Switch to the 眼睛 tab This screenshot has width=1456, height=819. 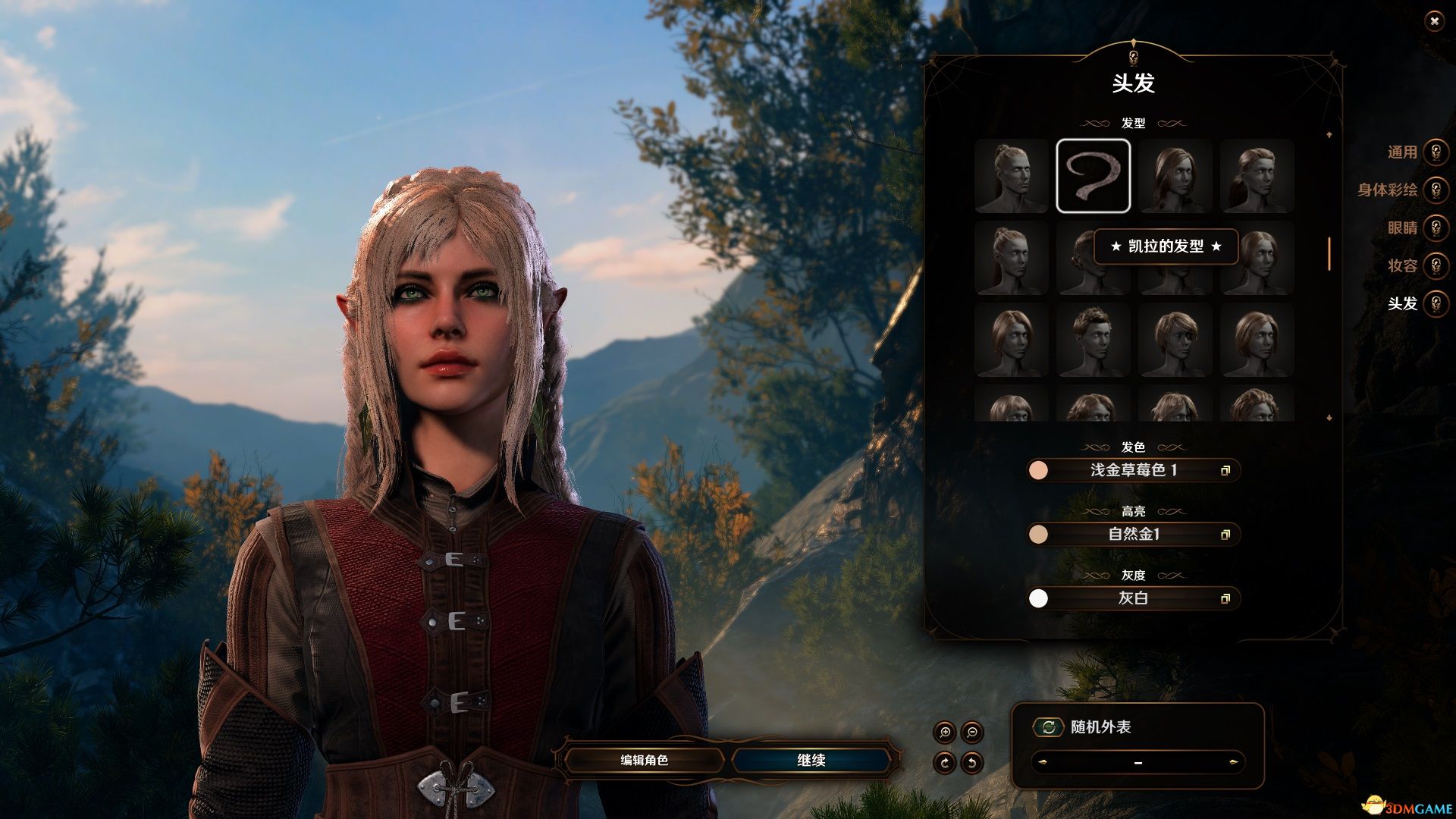click(x=1436, y=228)
